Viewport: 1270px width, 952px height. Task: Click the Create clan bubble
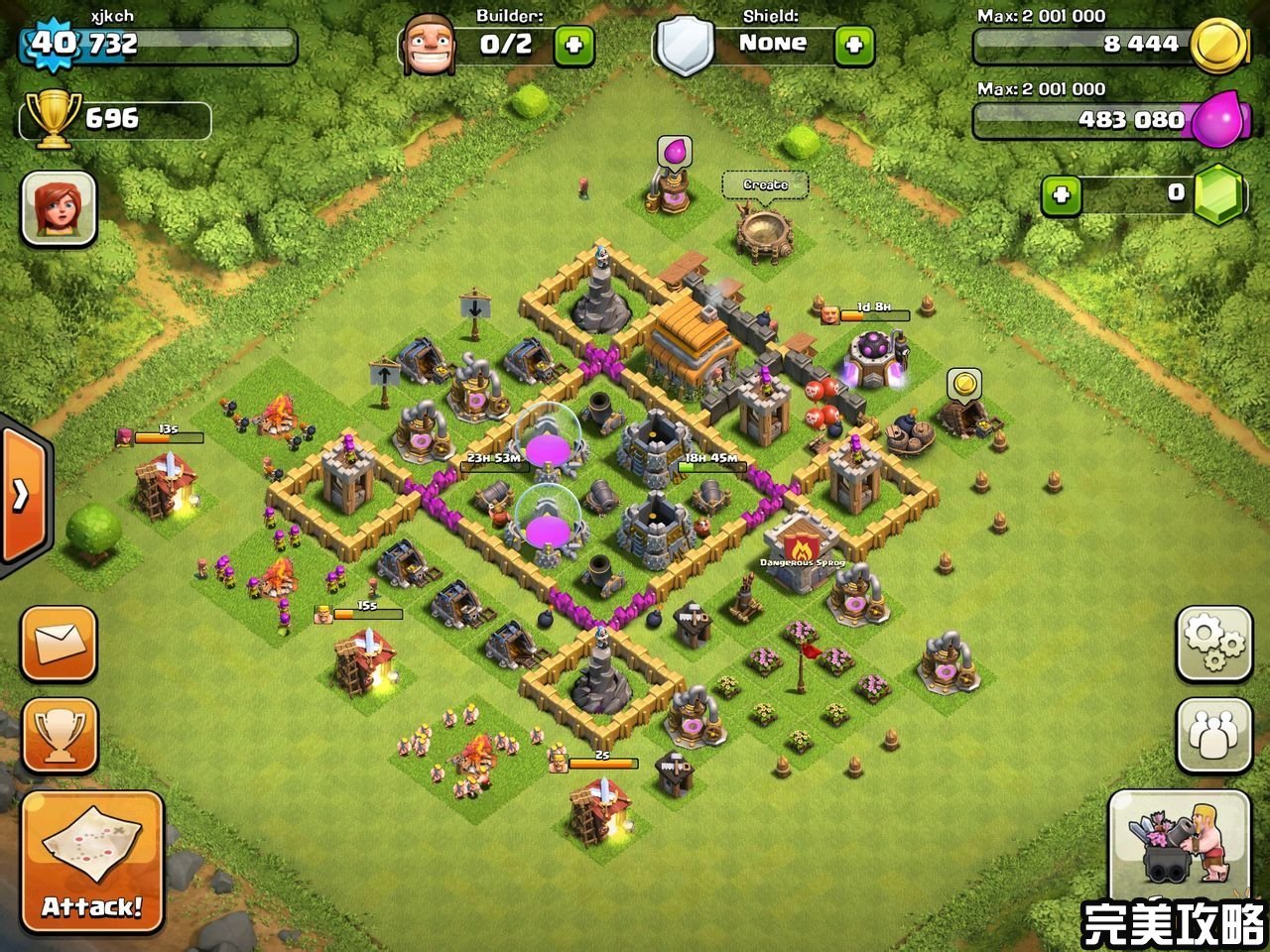point(765,184)
